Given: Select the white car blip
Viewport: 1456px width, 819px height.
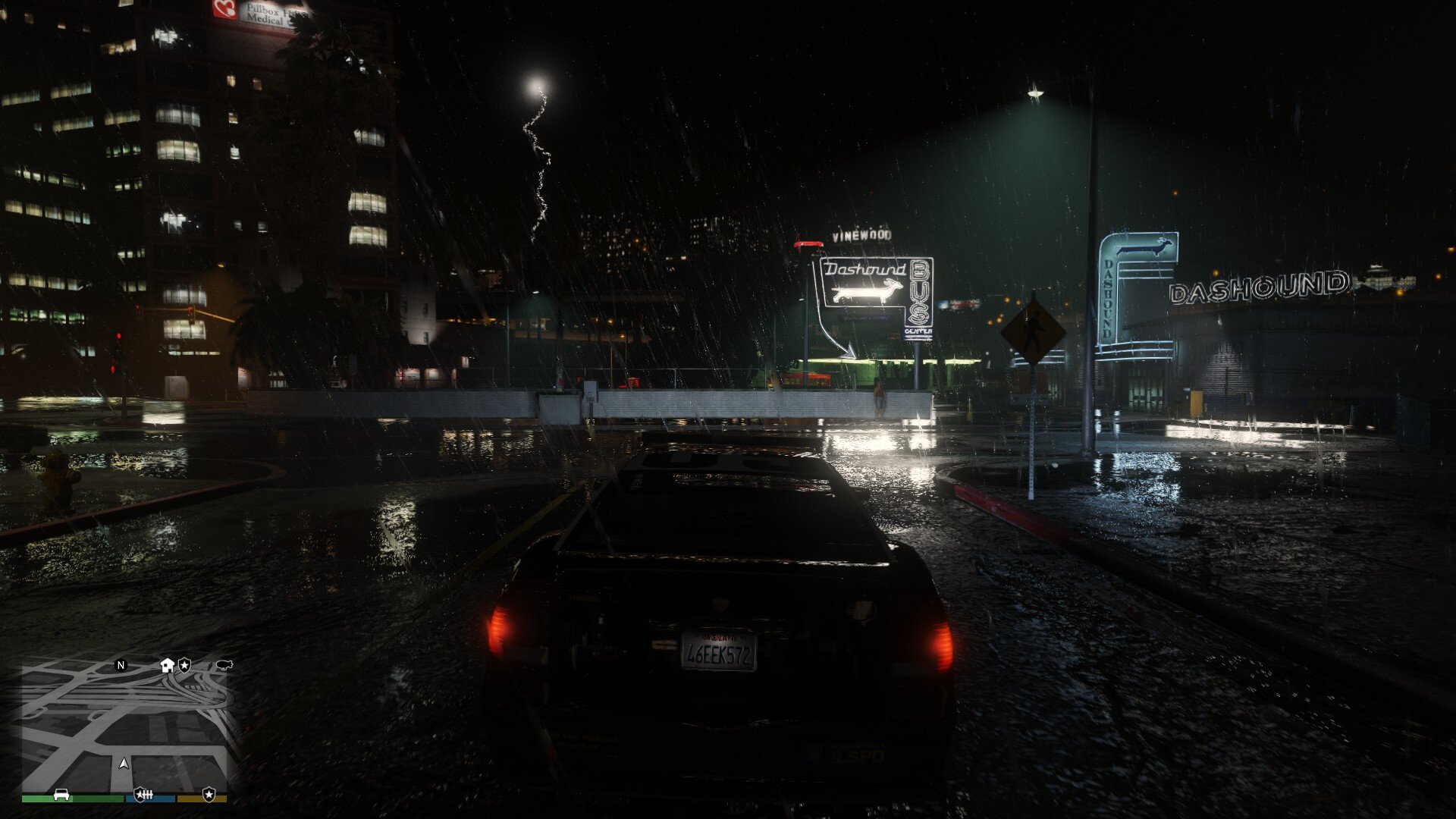Looking at the screenshot, I should (x=61, y=794).
